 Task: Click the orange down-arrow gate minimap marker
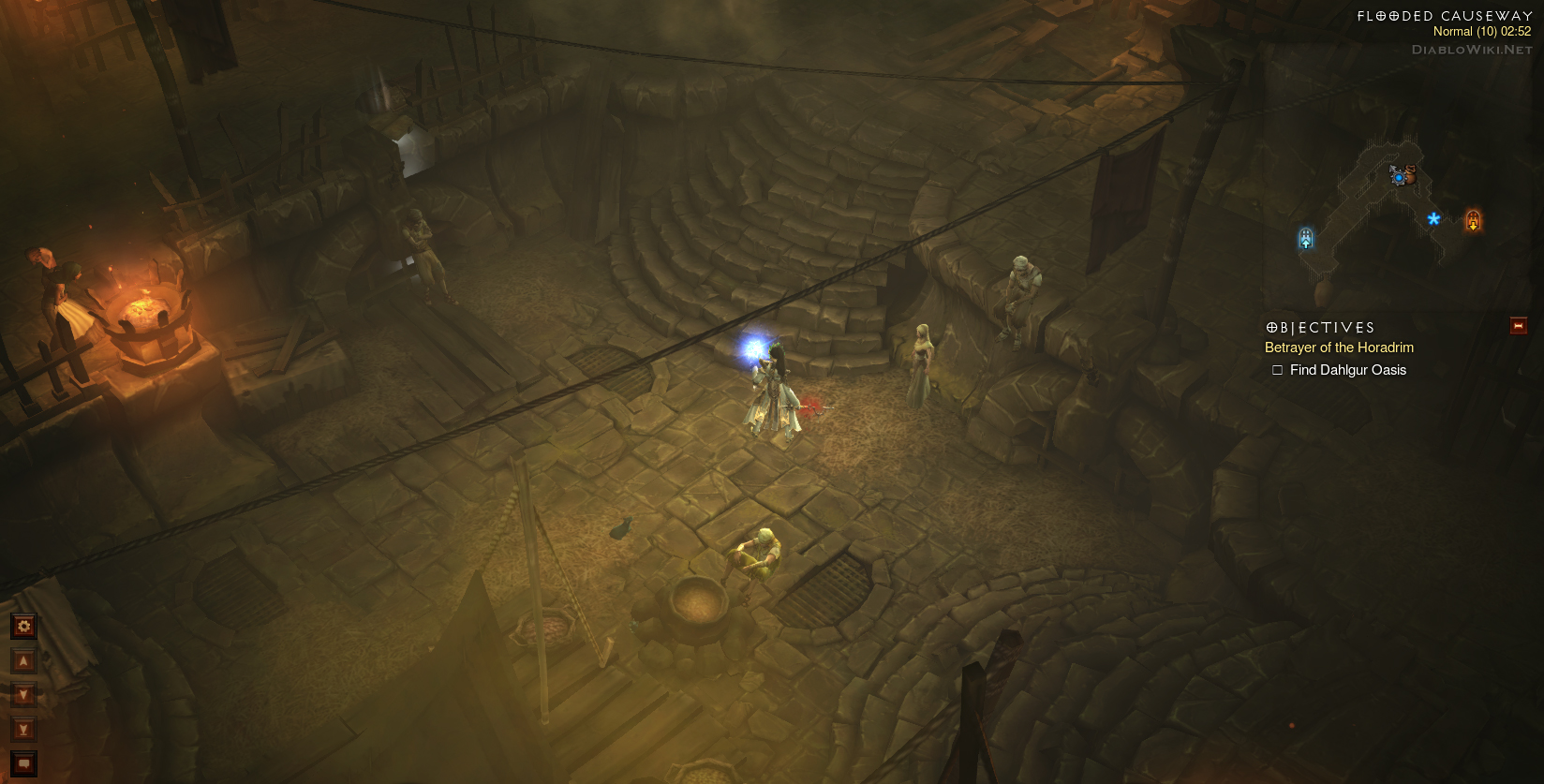1473,220
